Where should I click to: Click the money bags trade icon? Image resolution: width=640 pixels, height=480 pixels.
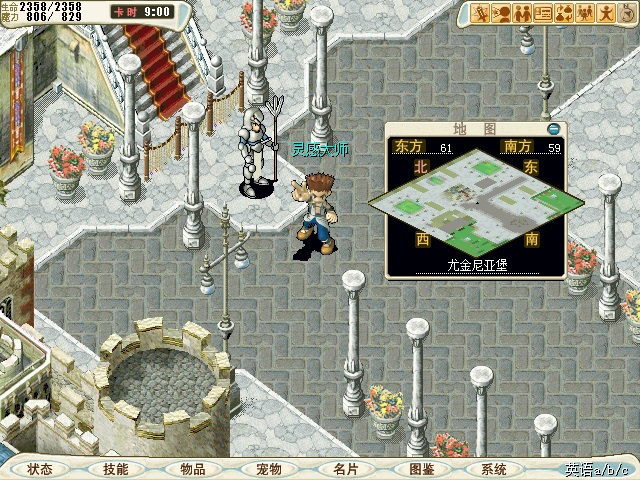point(566,13)
